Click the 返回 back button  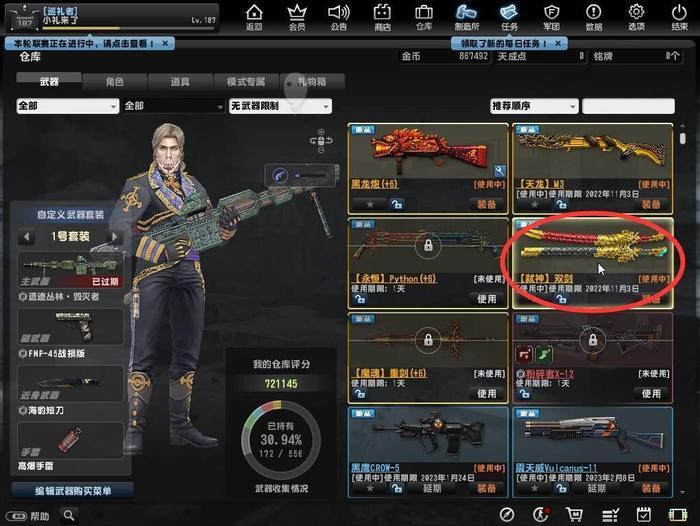(x=254, y=17)
